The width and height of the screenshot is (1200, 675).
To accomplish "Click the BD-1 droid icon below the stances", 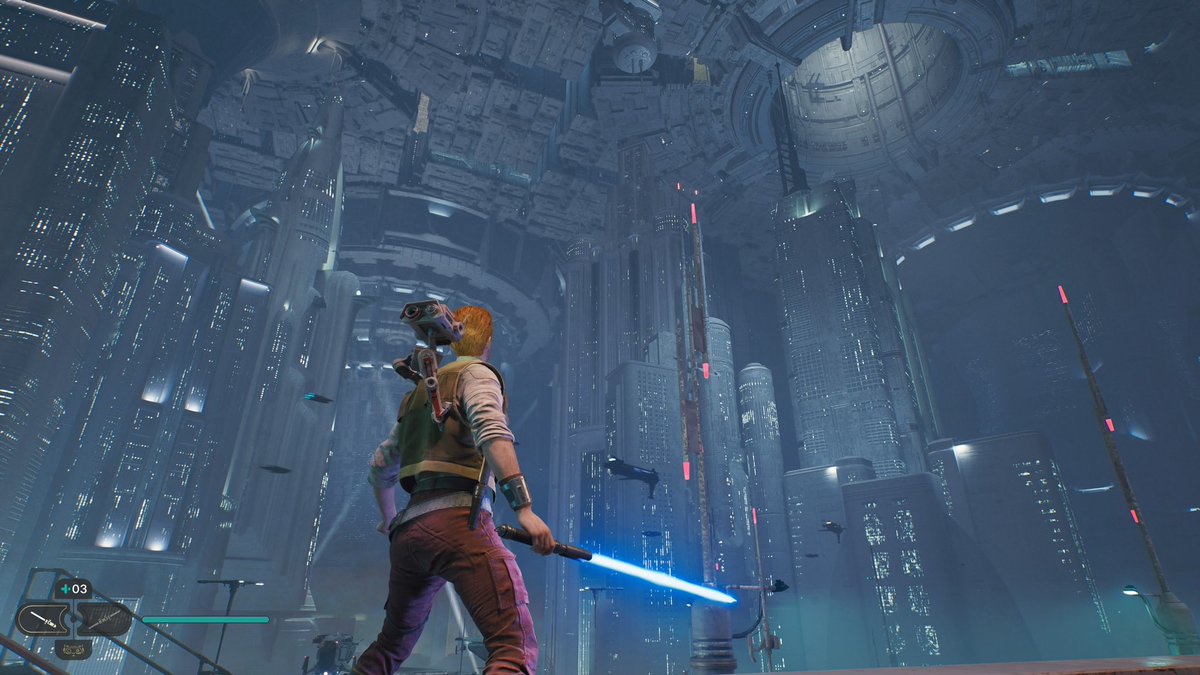I will click(72, 649).
